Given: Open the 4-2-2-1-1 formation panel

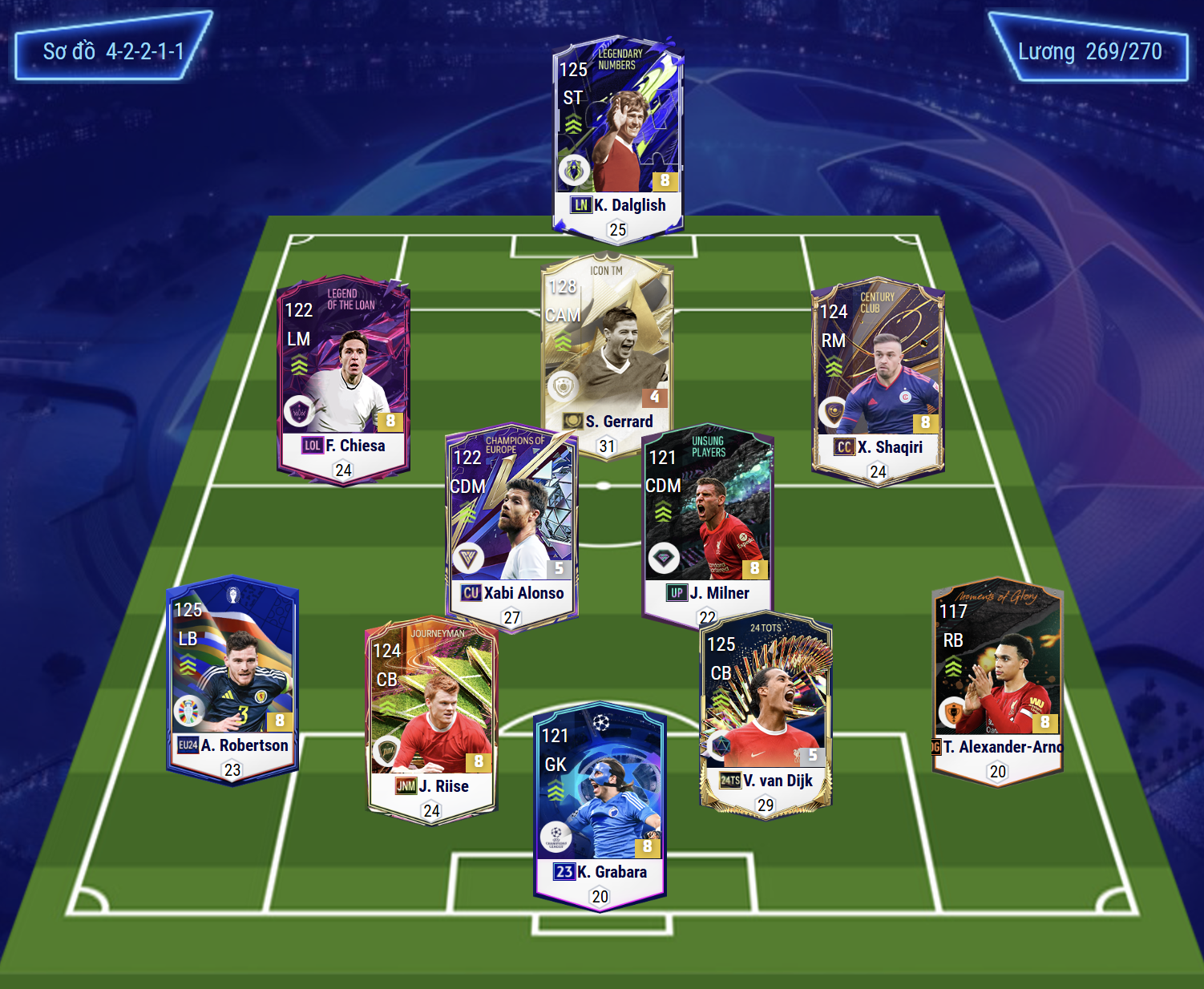Looking at the screenshot, I should [113, 50].
